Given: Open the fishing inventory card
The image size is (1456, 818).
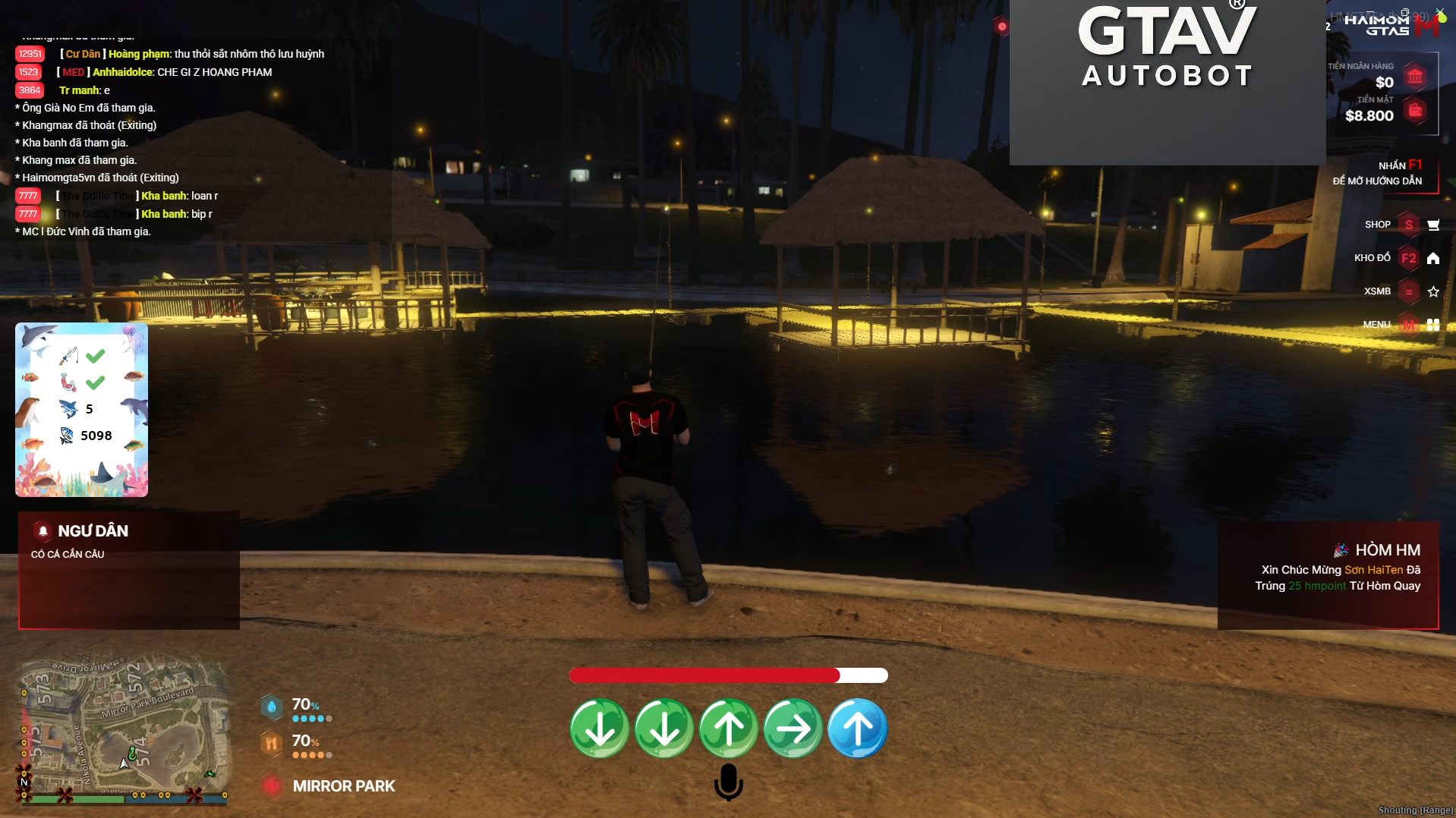Looking at the screenshot, I should click(81, 410).
